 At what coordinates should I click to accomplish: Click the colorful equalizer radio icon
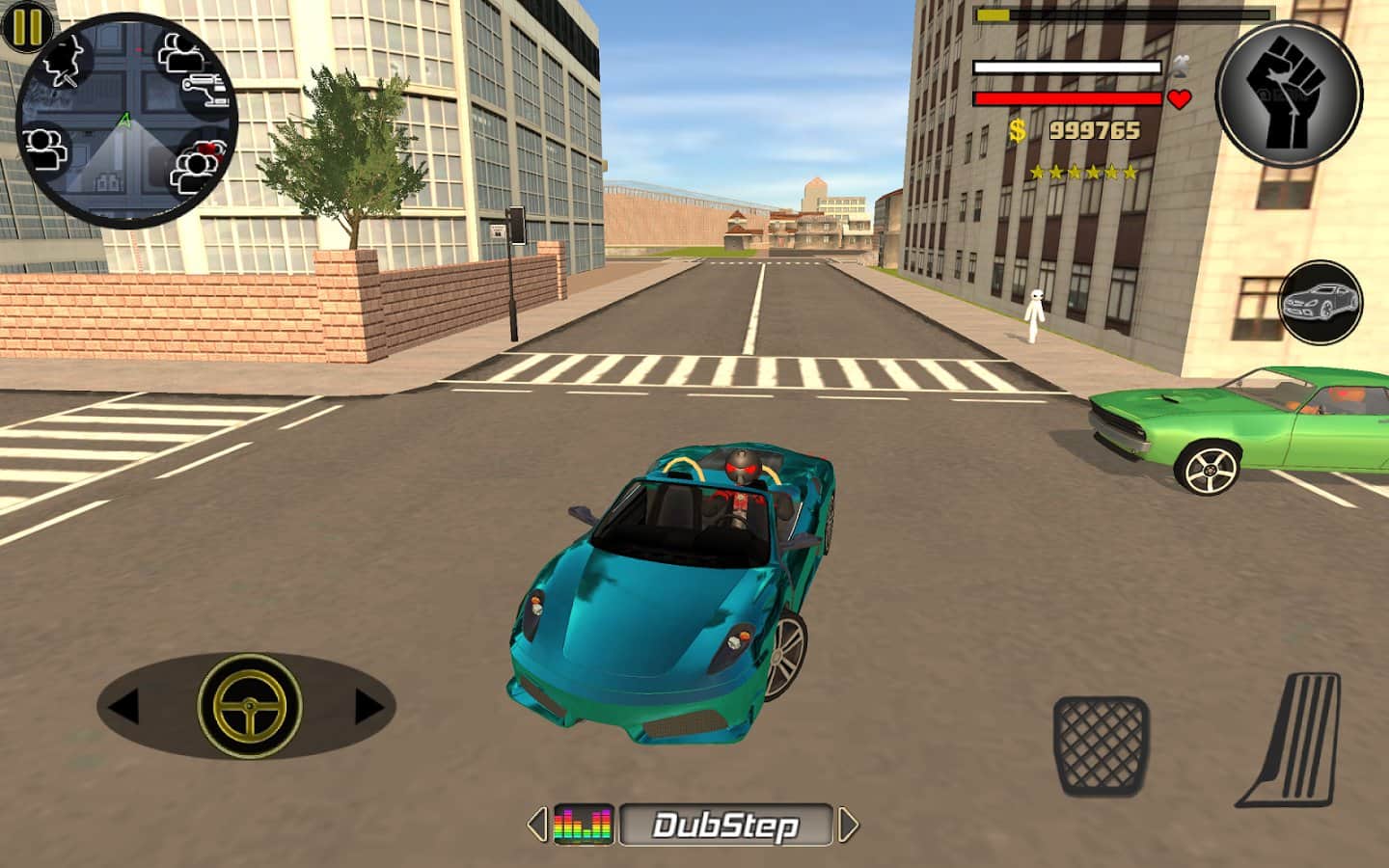click(584, 826)
